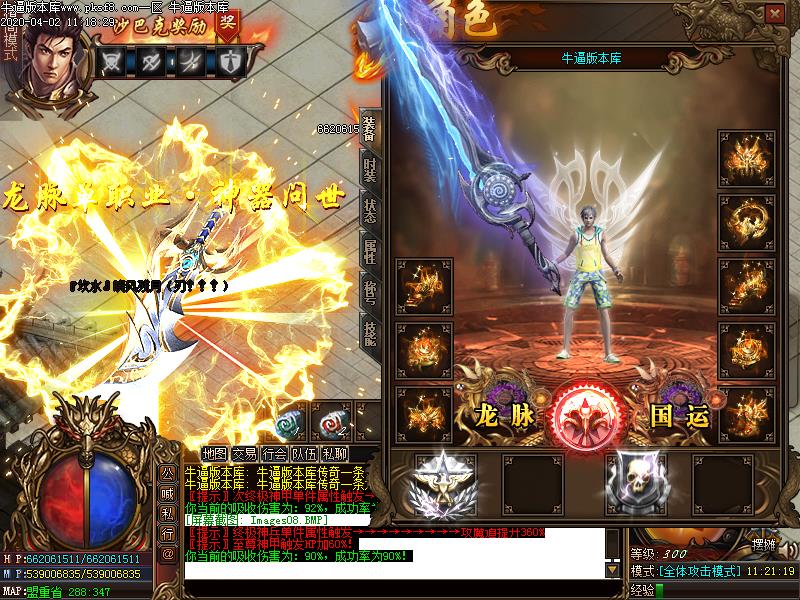Open the 地图 (map) button
Image resolution: width=800 pixels, height=600 pixels.
[x=215, y=453]
